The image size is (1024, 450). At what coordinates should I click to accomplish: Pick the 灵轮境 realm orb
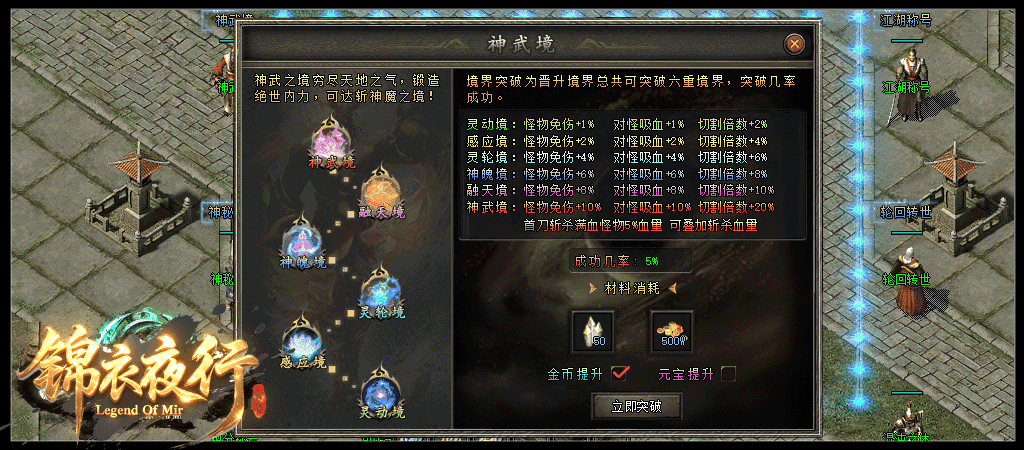coord(381,288)
